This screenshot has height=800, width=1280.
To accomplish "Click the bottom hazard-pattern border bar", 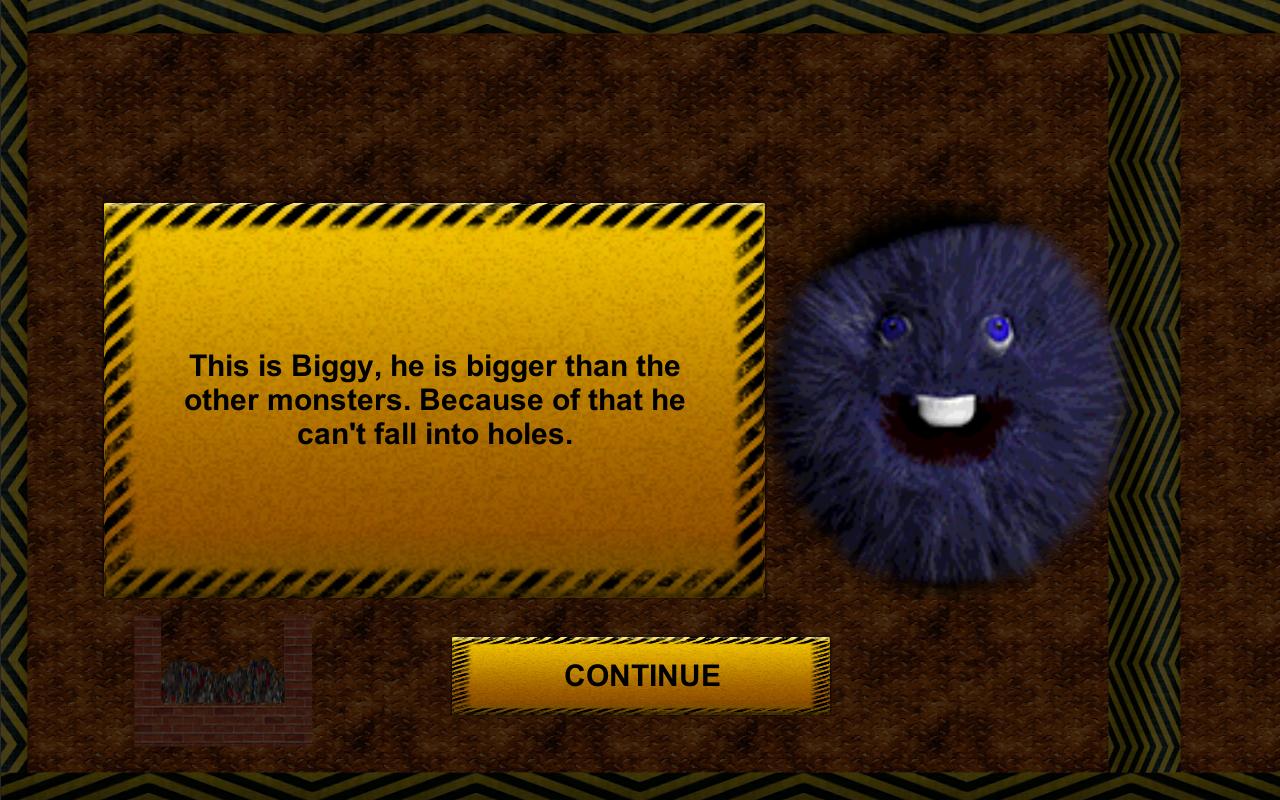I will (x=640, y=788).
